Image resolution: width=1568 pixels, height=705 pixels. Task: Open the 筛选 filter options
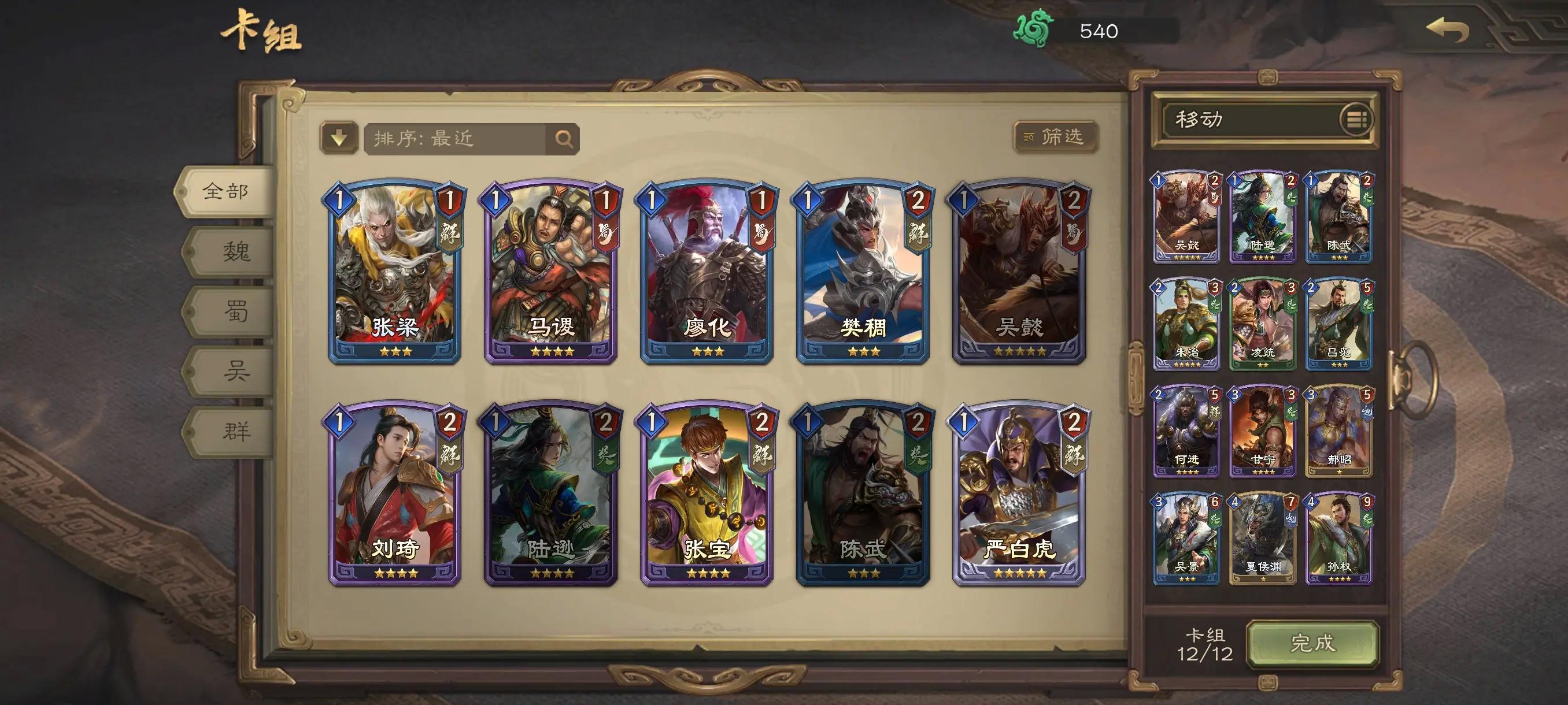(x=1056, y=137)
